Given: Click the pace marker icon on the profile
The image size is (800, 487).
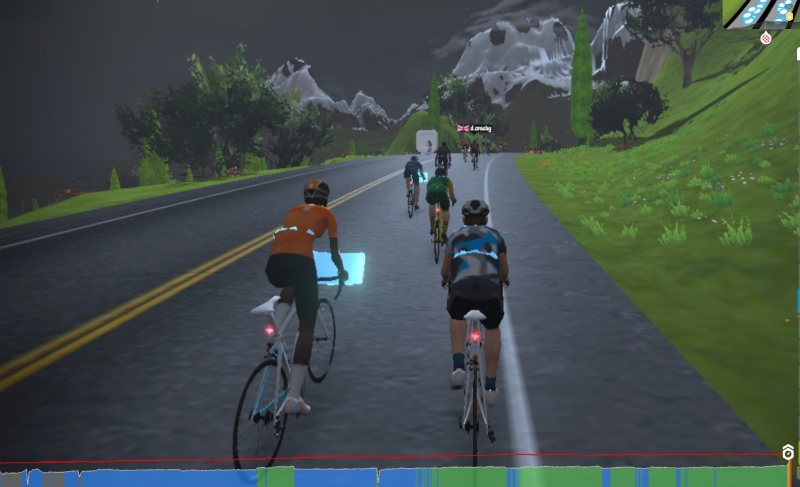Looking at the screenshot, I should [788, 453].
